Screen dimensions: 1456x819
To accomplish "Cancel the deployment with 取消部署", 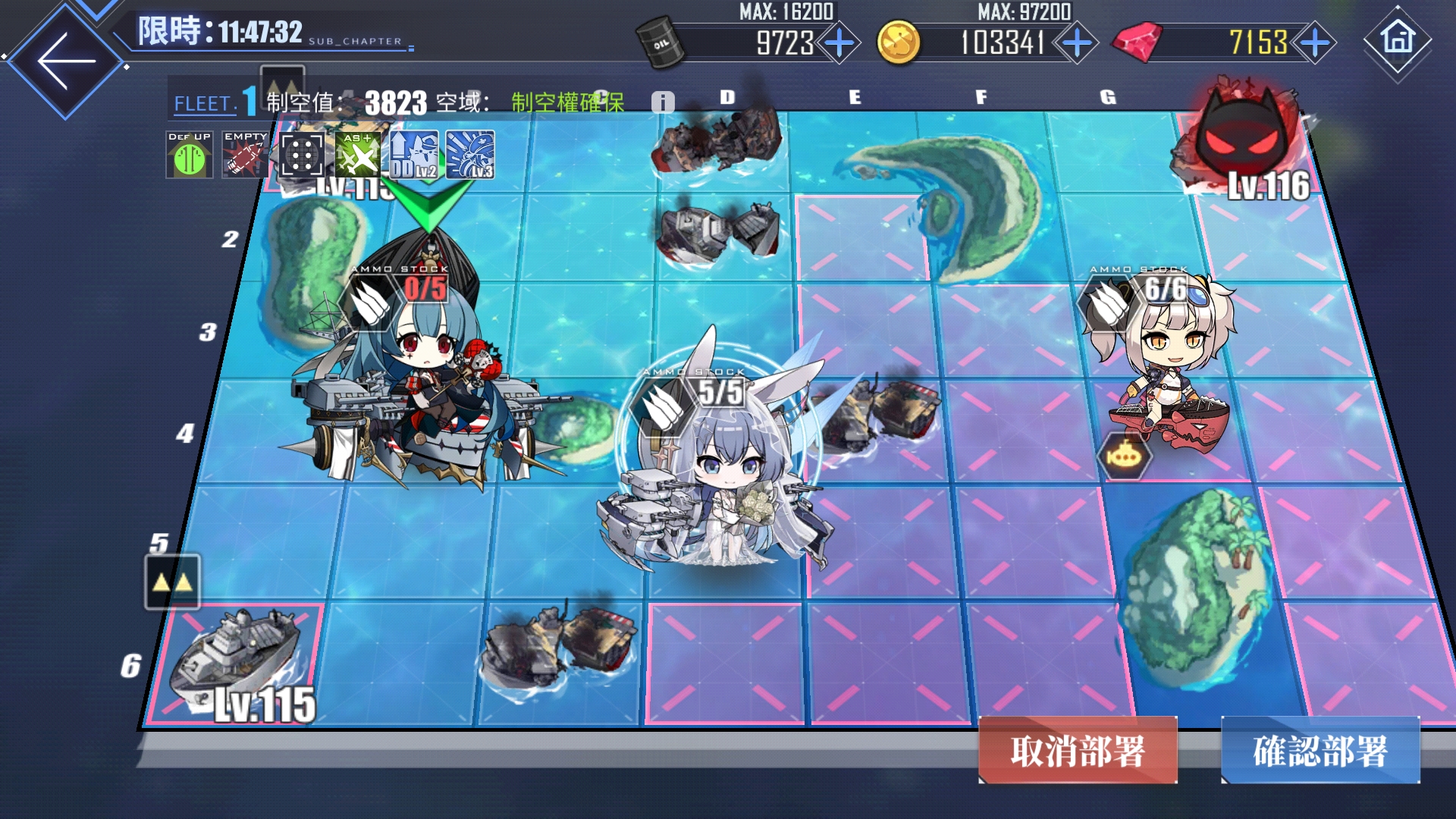I will (1078, 751).
